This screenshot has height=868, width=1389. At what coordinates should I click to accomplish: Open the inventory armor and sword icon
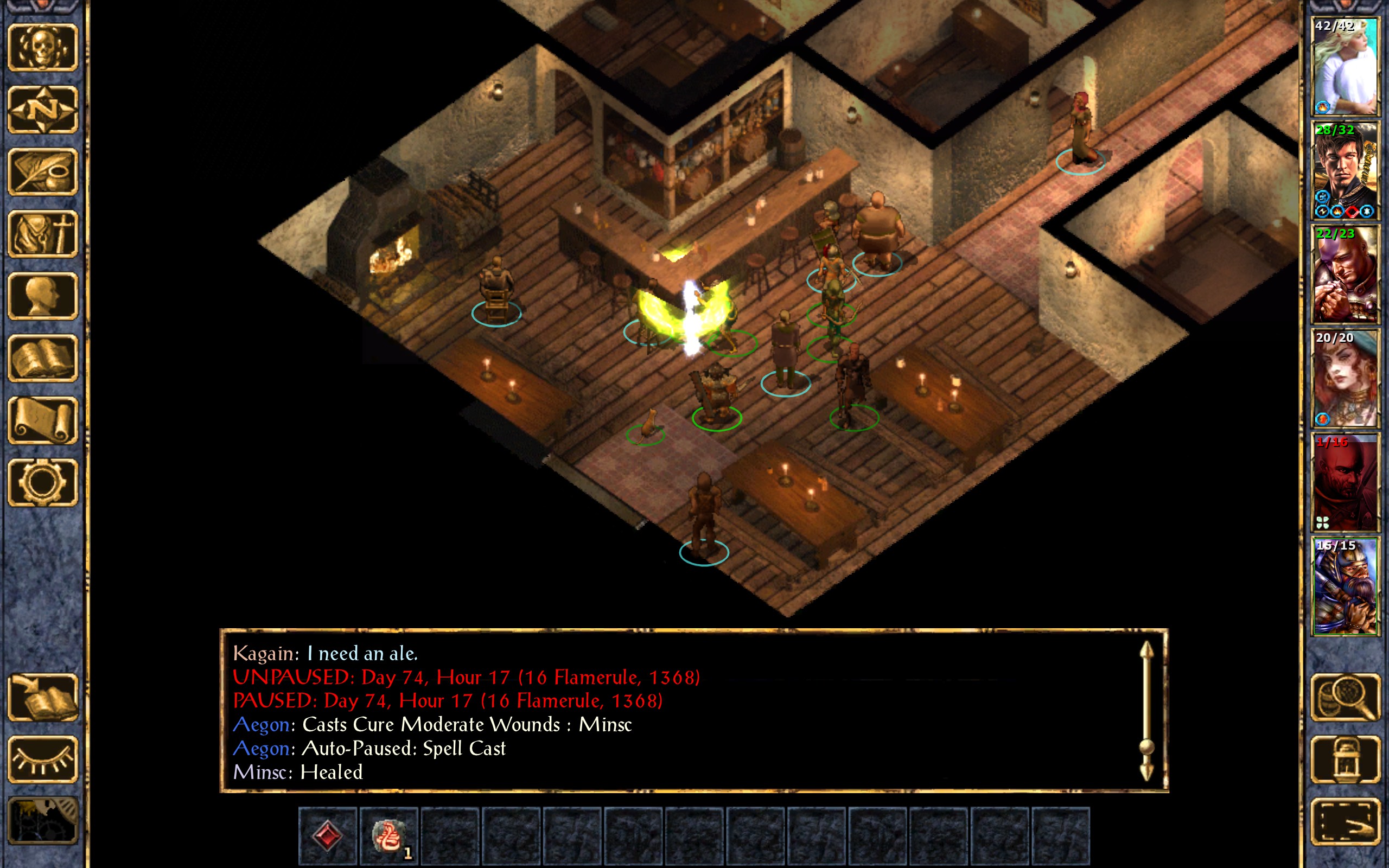pyautogui.click(x=42, y=234)
